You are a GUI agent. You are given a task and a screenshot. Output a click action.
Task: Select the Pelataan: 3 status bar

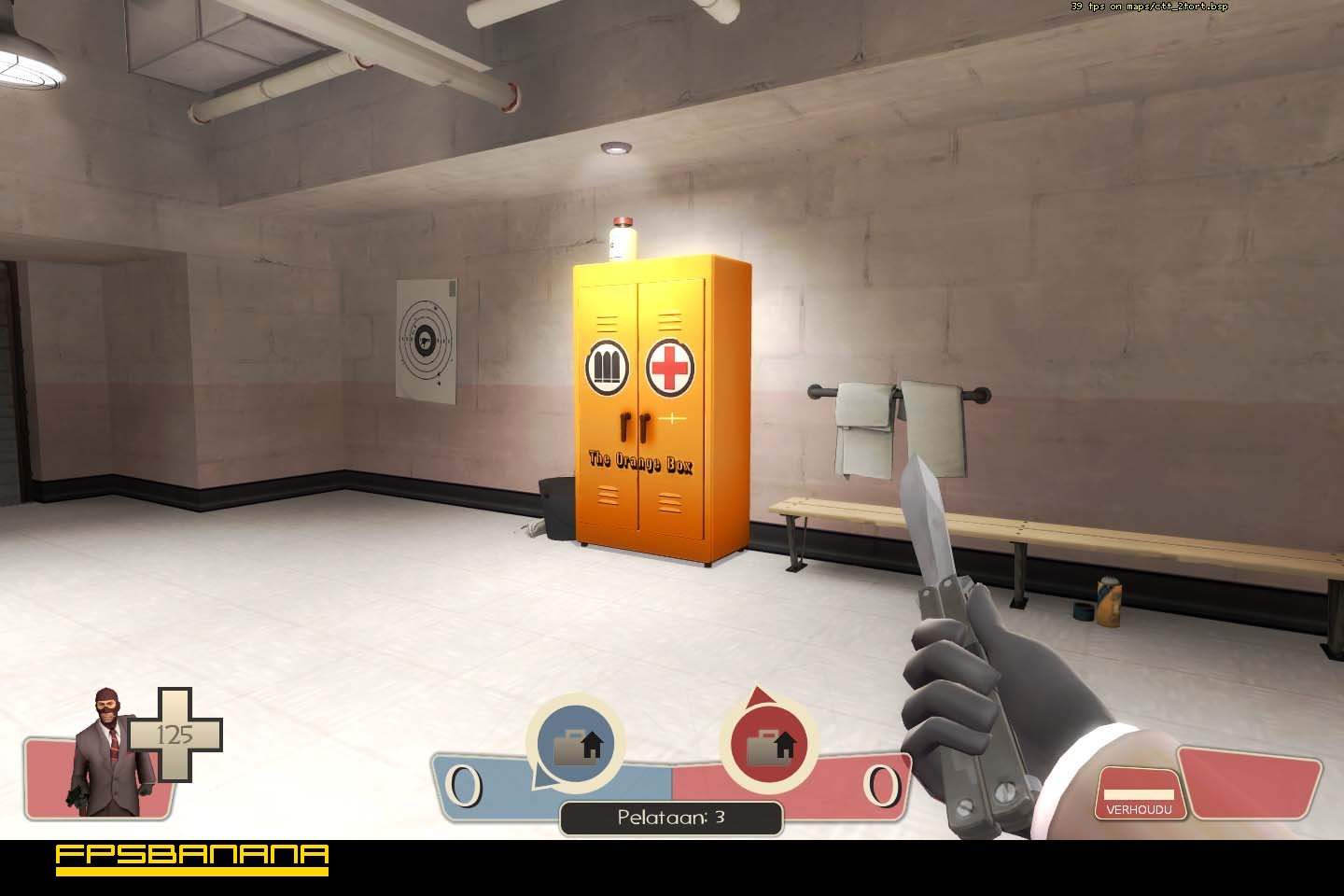click(x=670, y=816)
